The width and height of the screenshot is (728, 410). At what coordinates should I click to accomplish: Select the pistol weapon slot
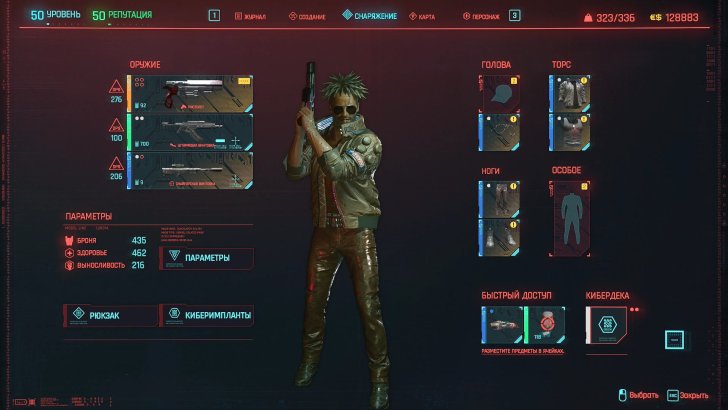pyautogui.click(x=190, y=92)
